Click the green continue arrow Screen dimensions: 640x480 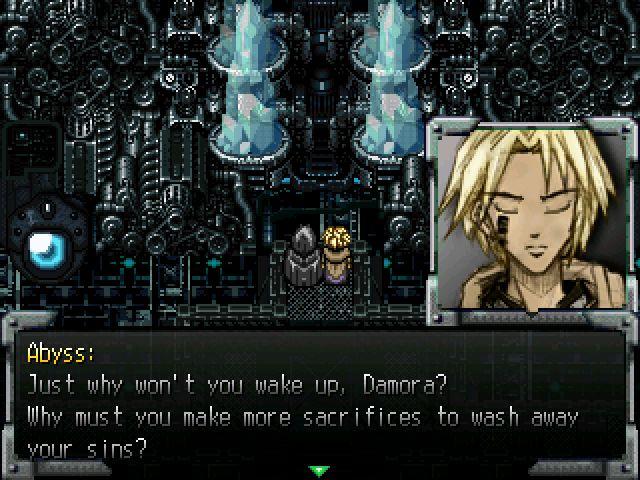pyautogui.click(x=320, y=469)
